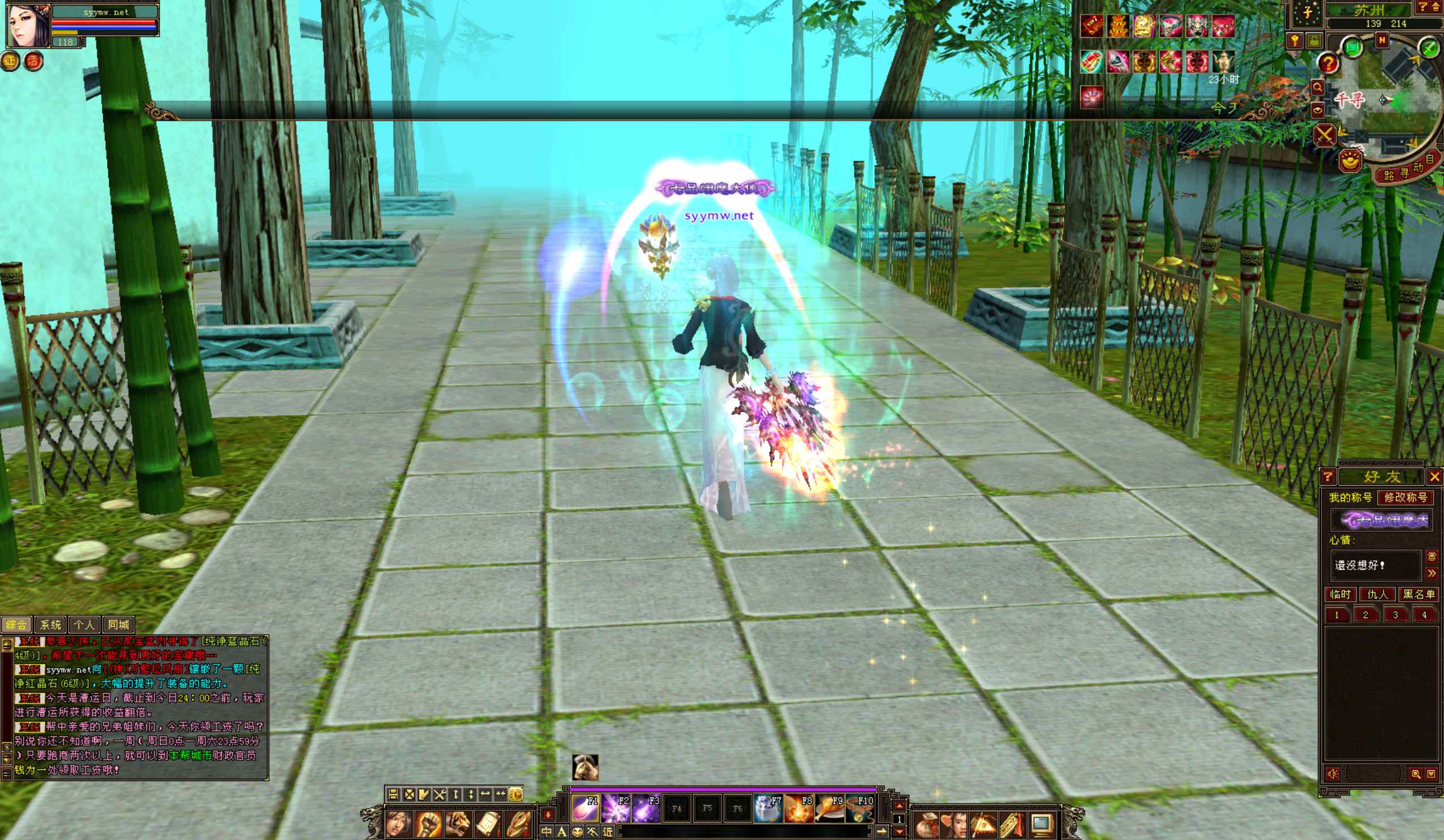Click the magnifier button beside the minimap
Viewport: 1444px width, 840px height.
pyautogui.click(x=1317, y=88)
